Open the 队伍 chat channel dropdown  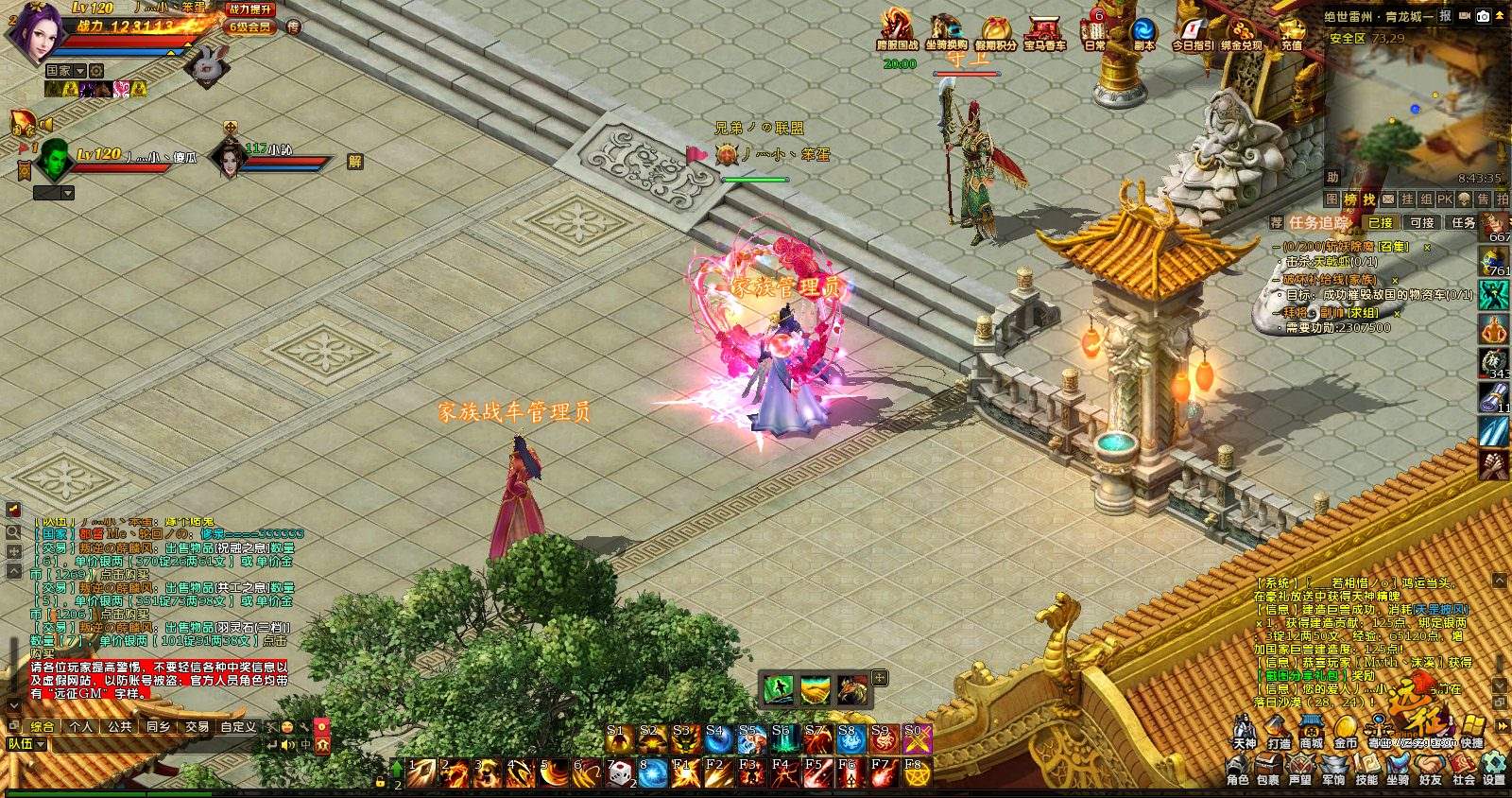[43, 745]
